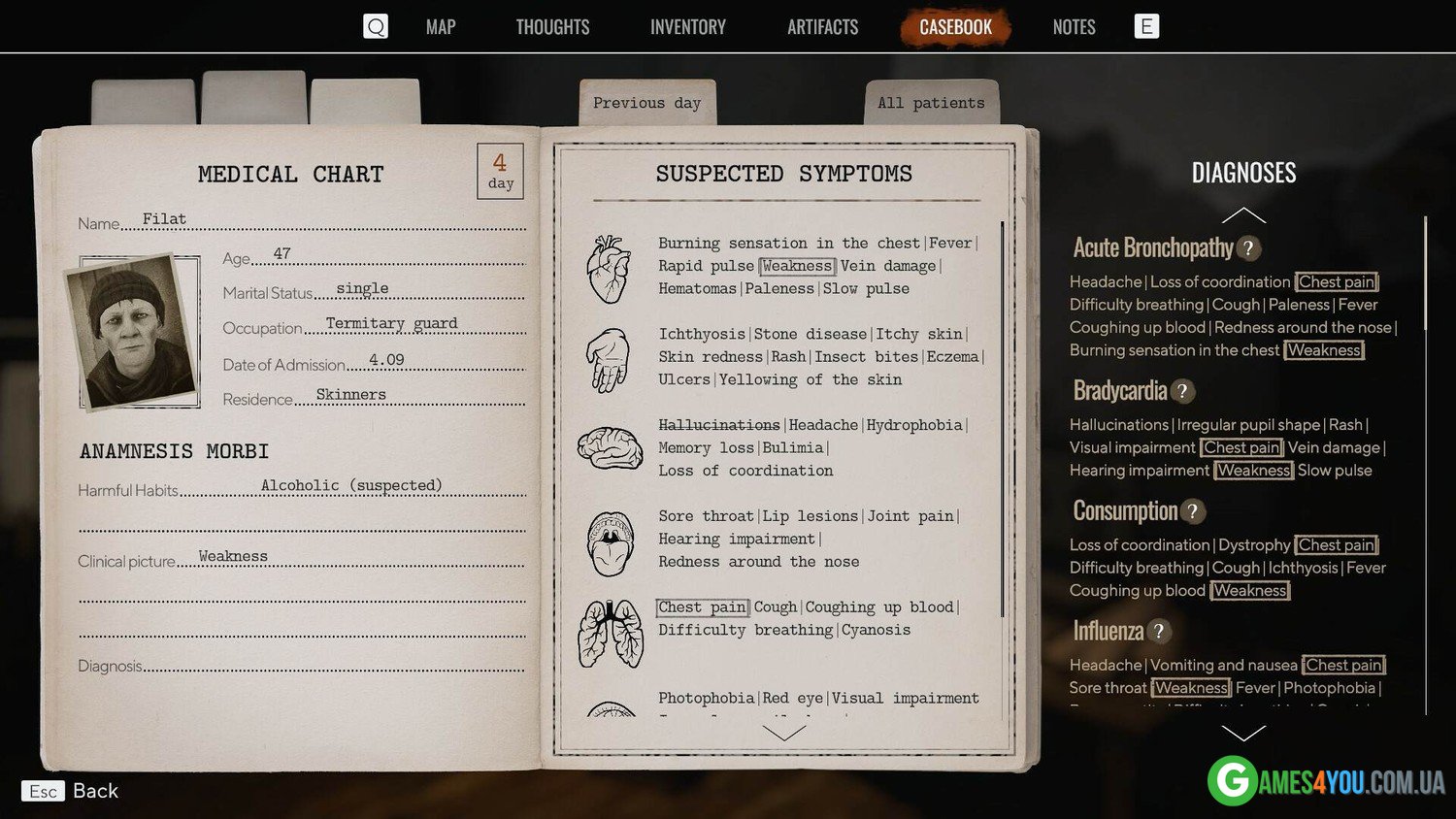
Task: Open Bradycardia help question mark
Action: tap(1182, 391)
